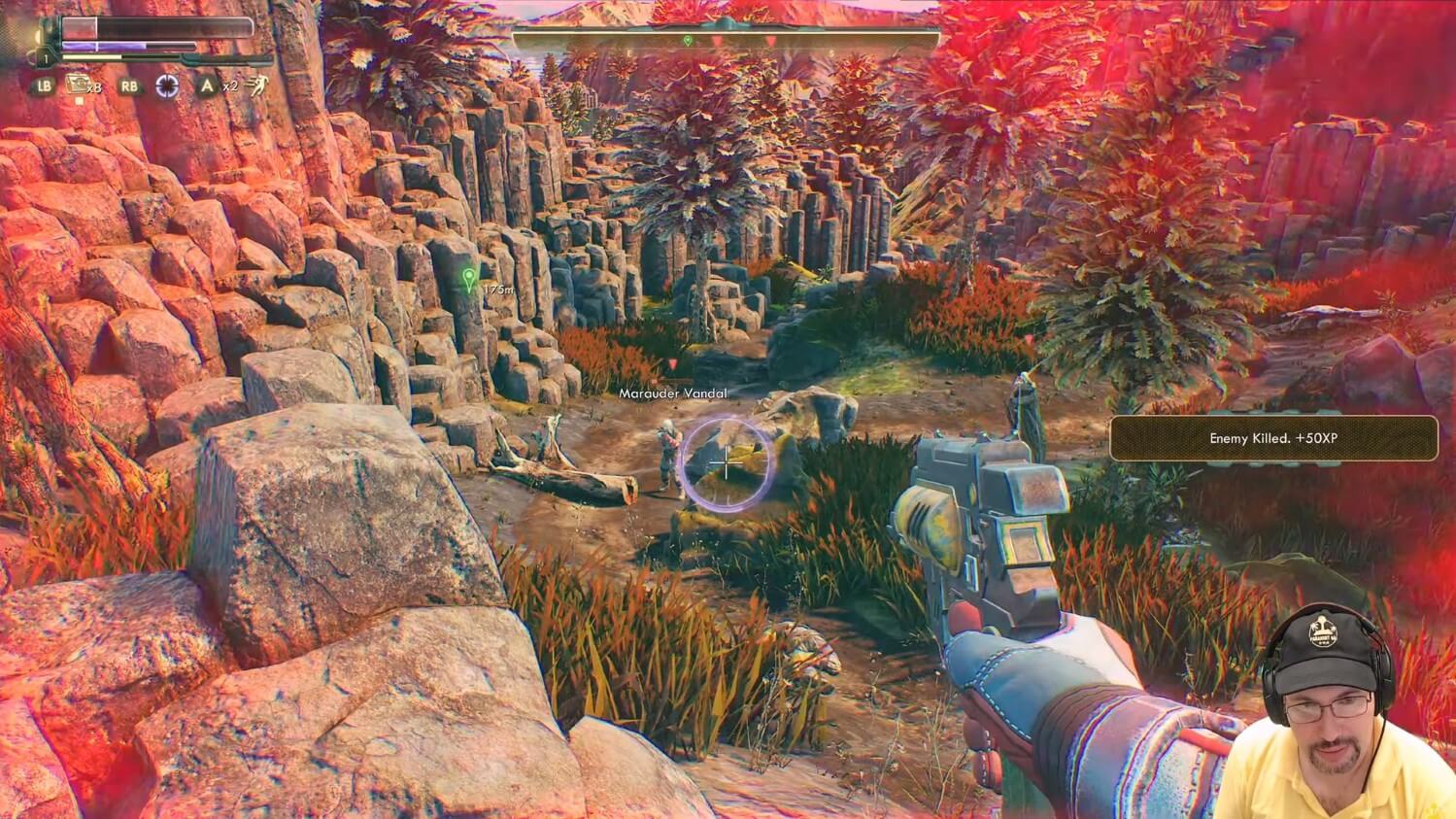Click the streamer webcam overlay
Screen dimensions: 1456x819
pyautogui.click(x=1340, y=709)
